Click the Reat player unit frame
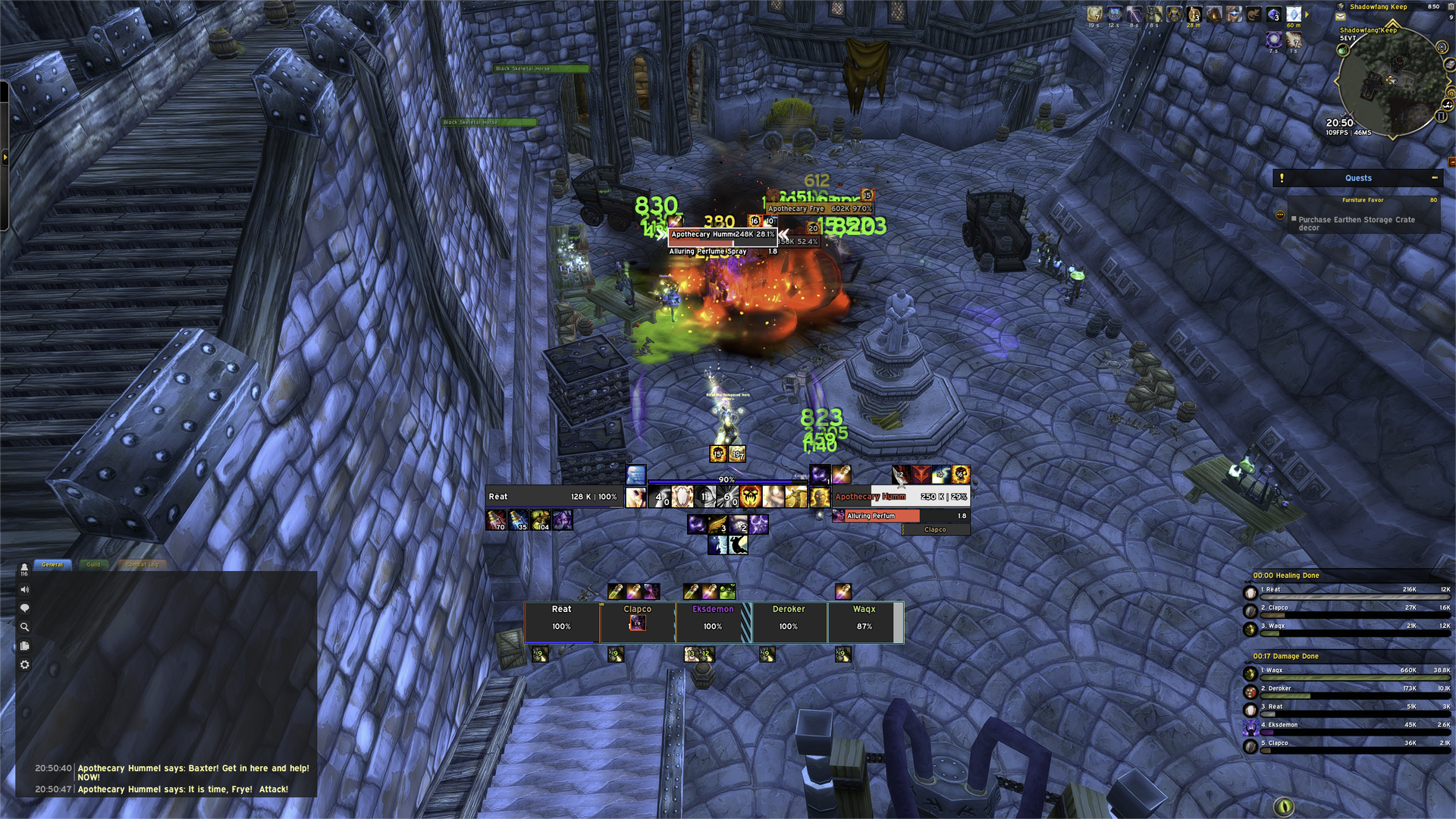 click(x=554, y=497)
